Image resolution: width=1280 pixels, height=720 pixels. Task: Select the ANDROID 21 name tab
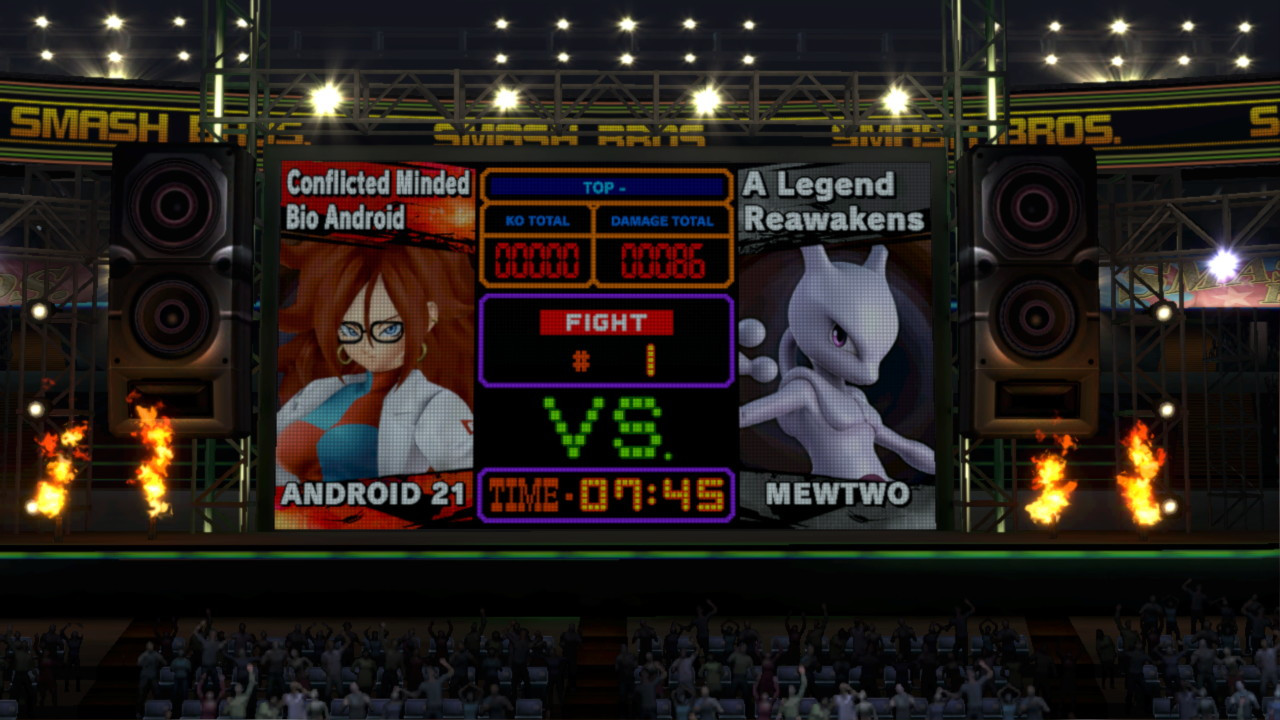coord(371,493)
